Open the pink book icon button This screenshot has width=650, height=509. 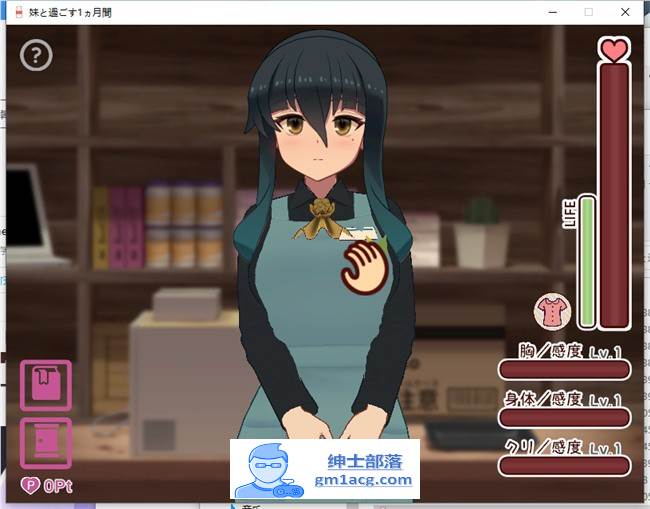(46, 385)
